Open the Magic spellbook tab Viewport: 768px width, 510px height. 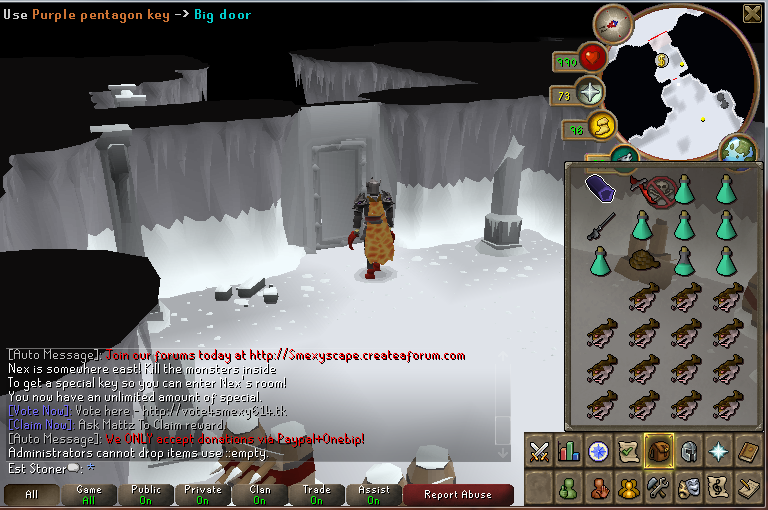[748, 452]
